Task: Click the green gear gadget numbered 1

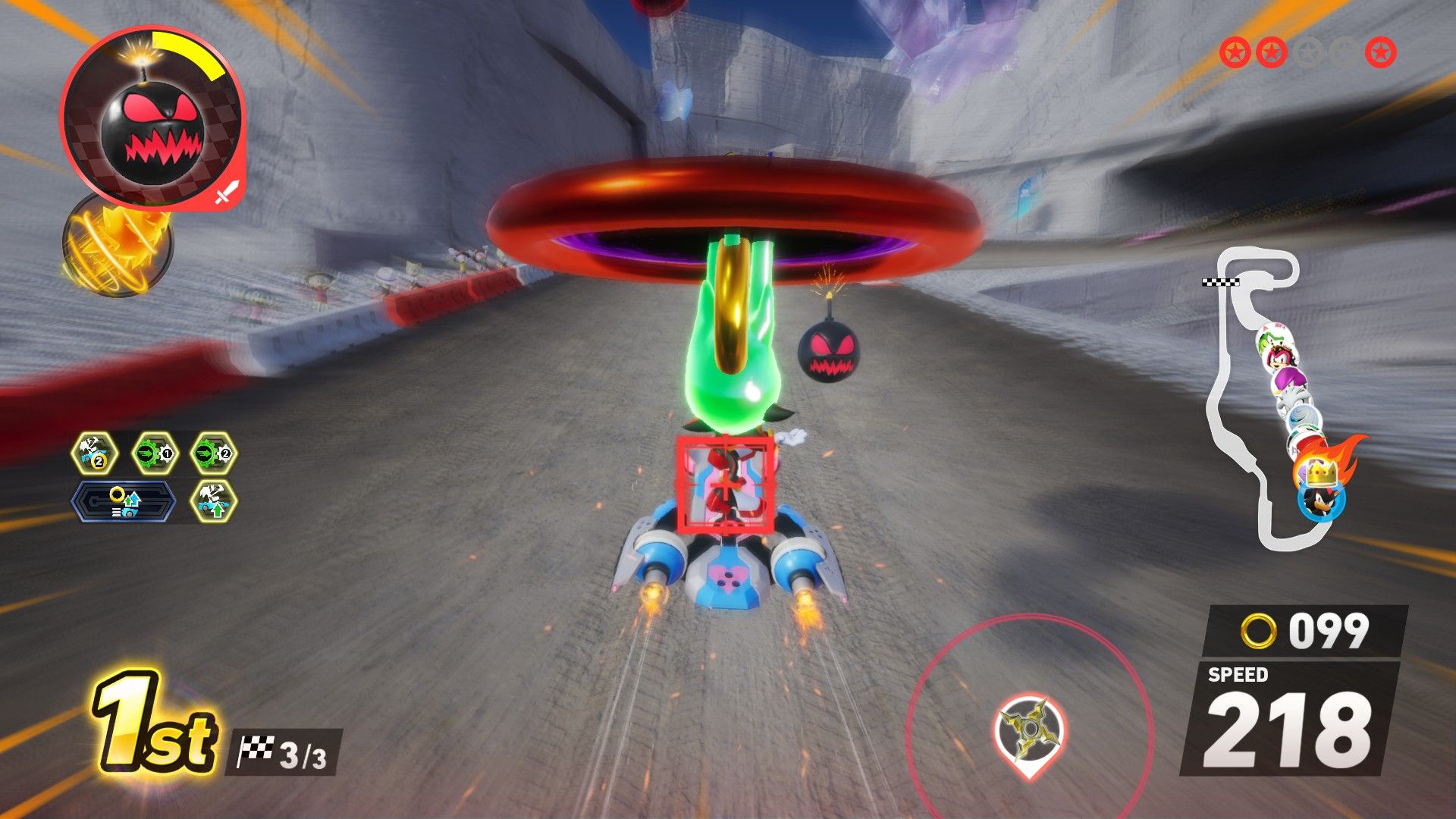Action: [155, 454]
